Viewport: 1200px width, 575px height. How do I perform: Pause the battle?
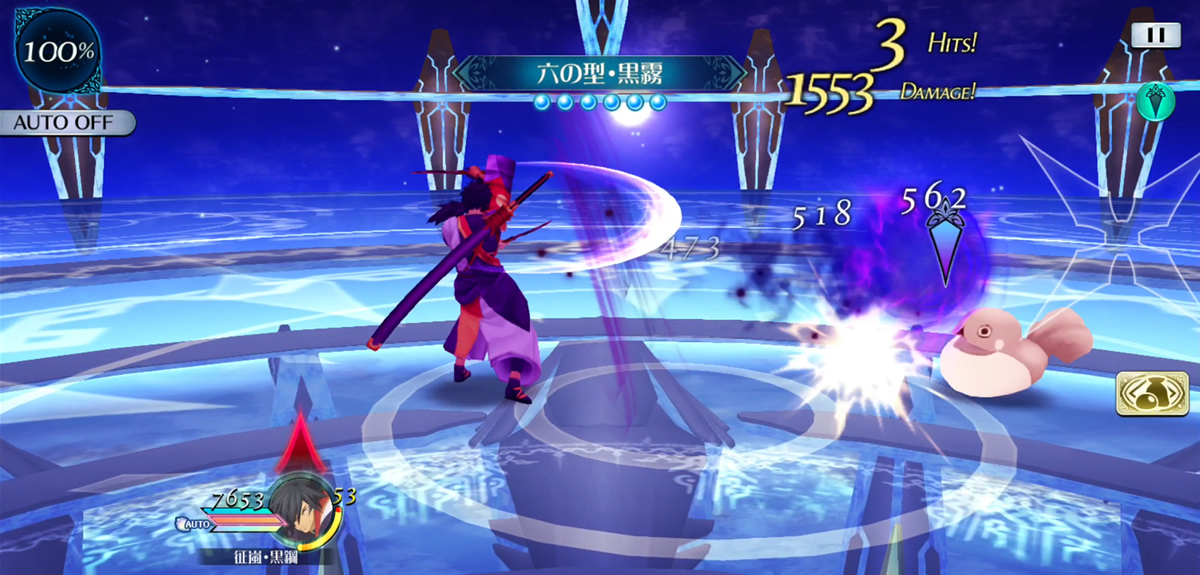point(1155,35)
